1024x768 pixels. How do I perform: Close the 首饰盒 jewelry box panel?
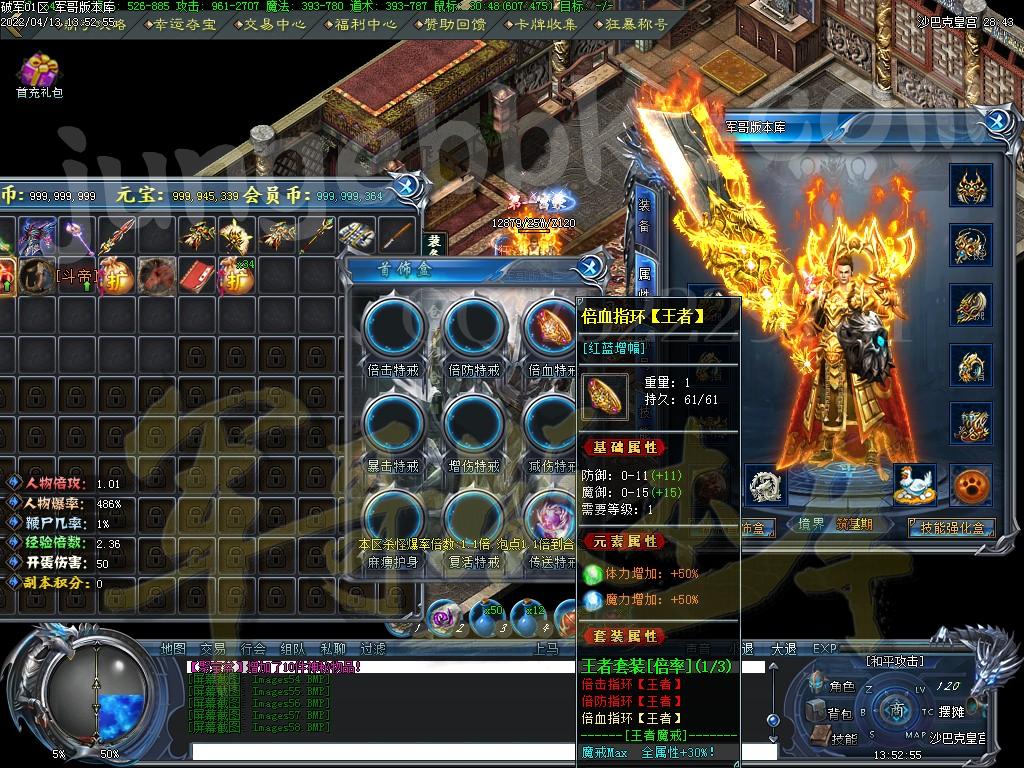[591, 266]
